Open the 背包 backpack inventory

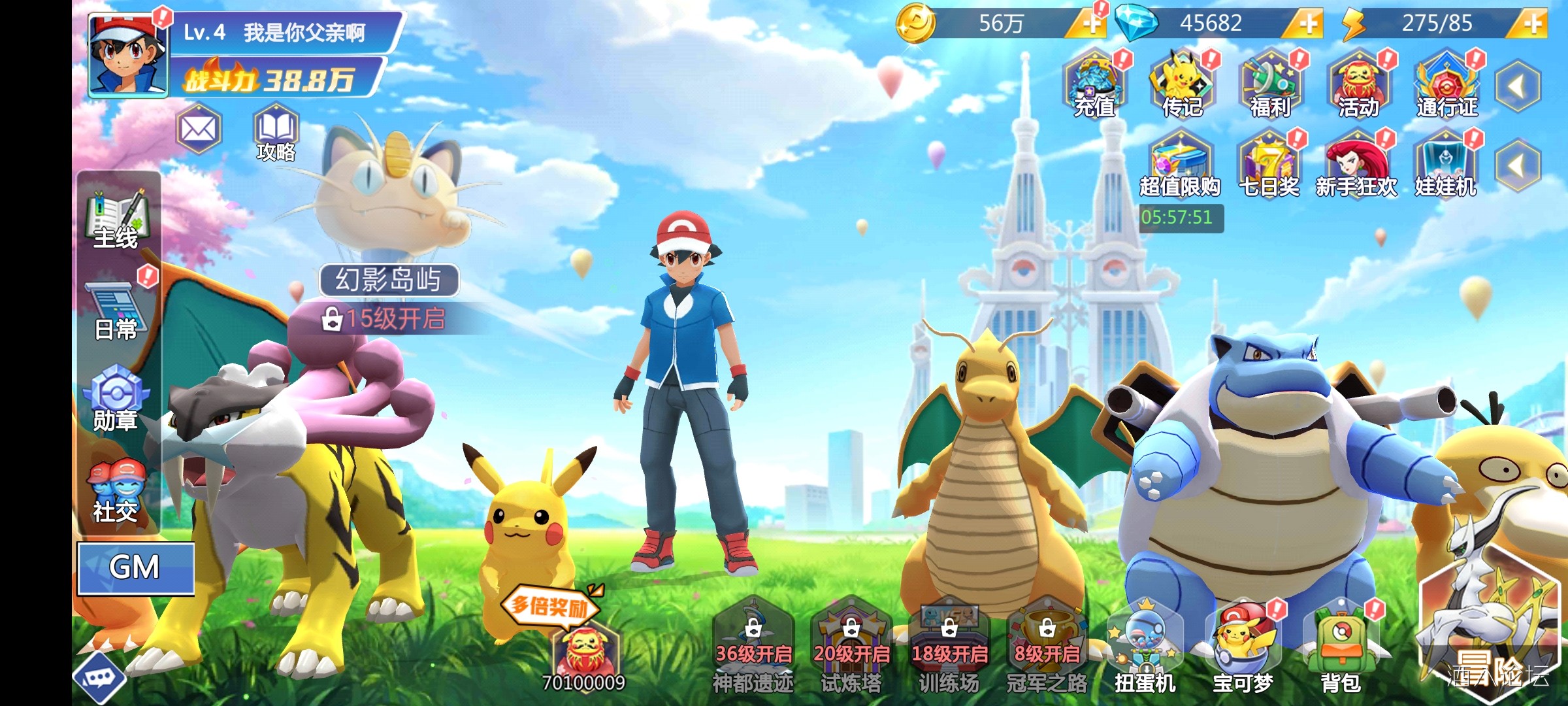click(x=1341, y=648)
